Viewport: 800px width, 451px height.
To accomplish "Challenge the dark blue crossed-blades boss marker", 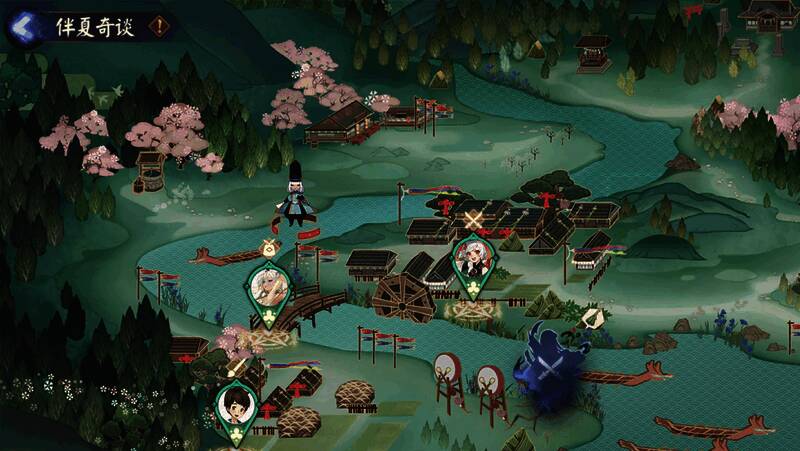I will [547, 368].
